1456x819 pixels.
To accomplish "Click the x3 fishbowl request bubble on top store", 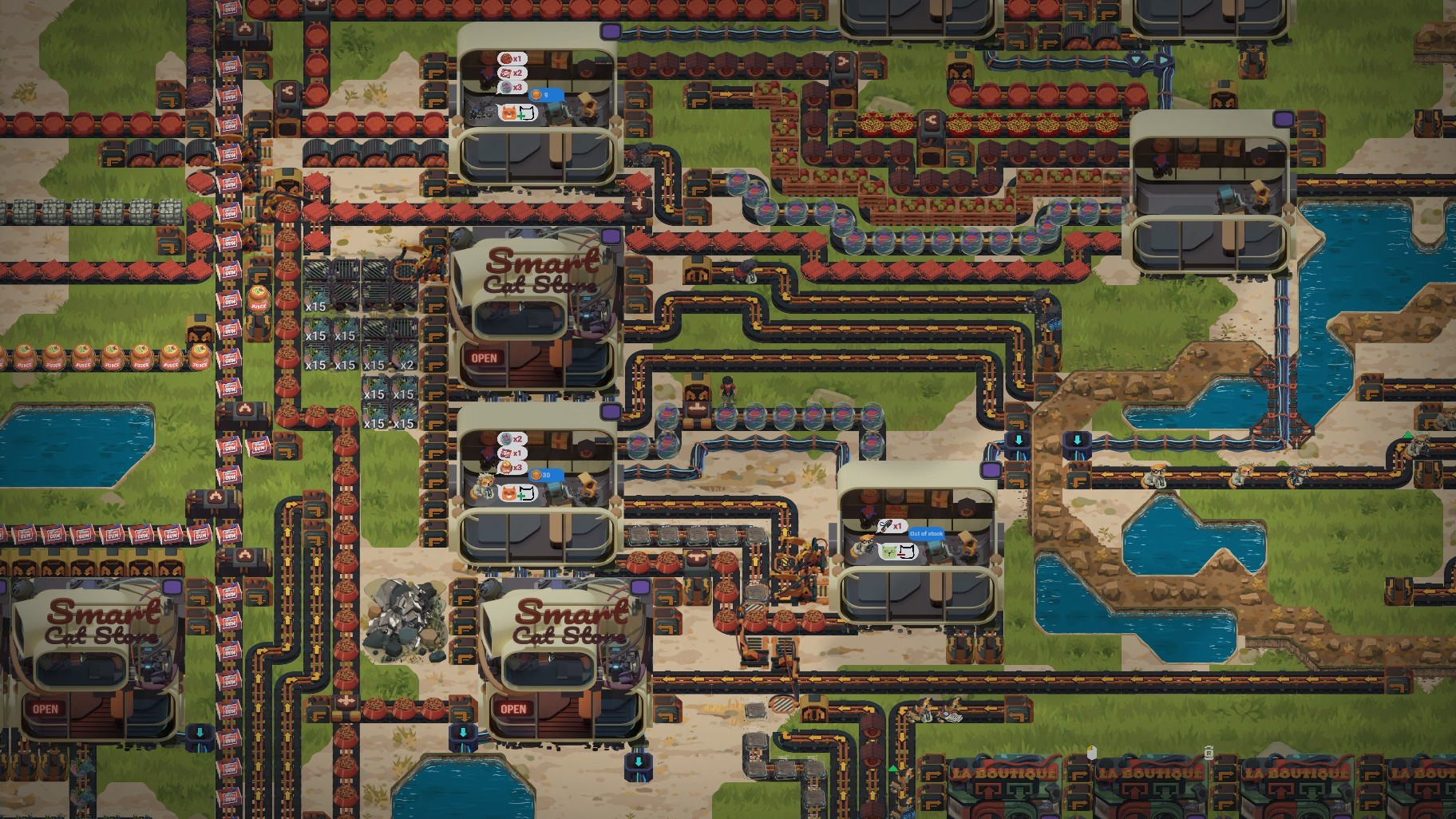I will coord(512,86).
